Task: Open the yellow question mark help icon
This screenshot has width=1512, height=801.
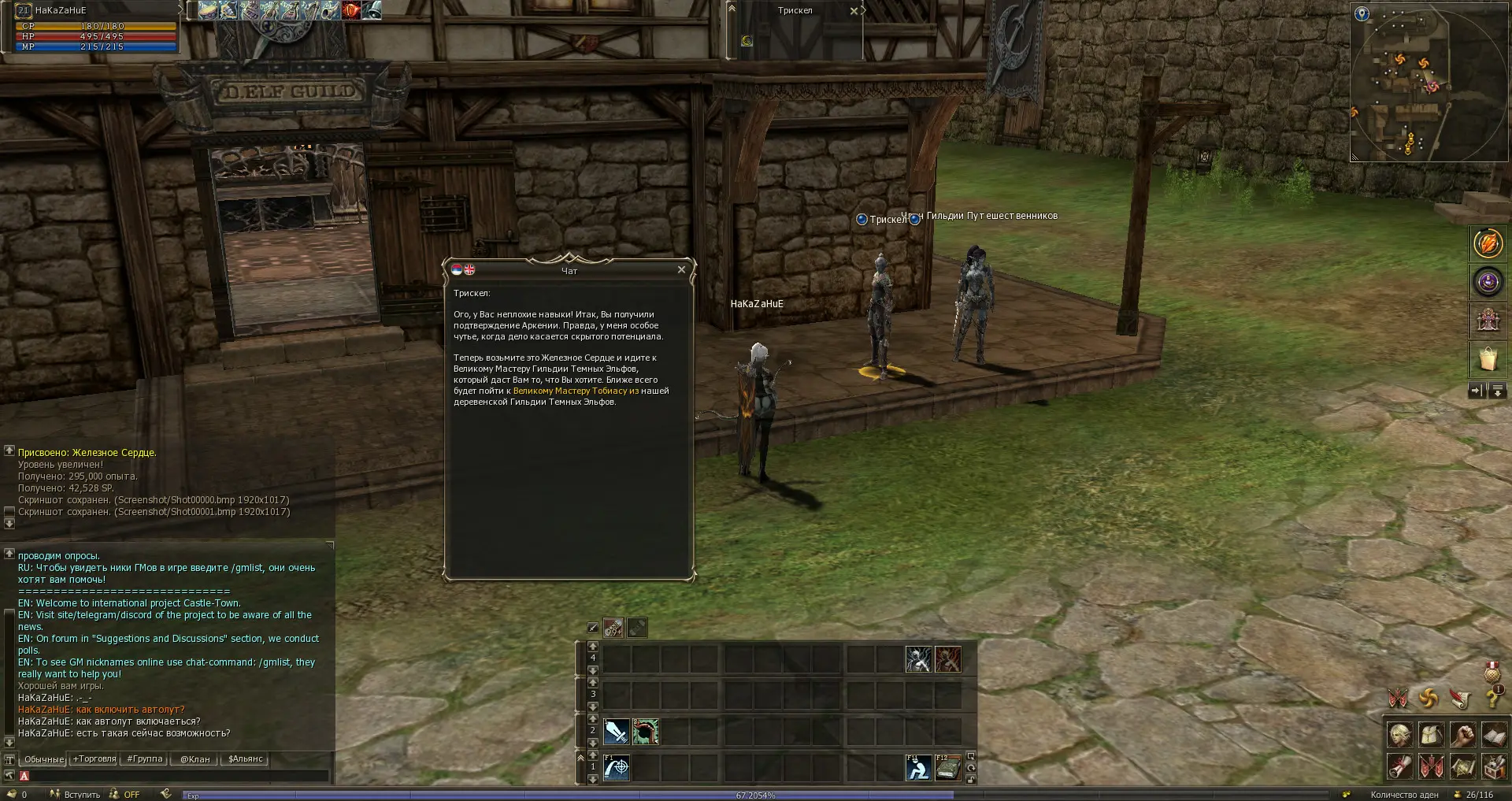Action: (x=1491, y=699)
